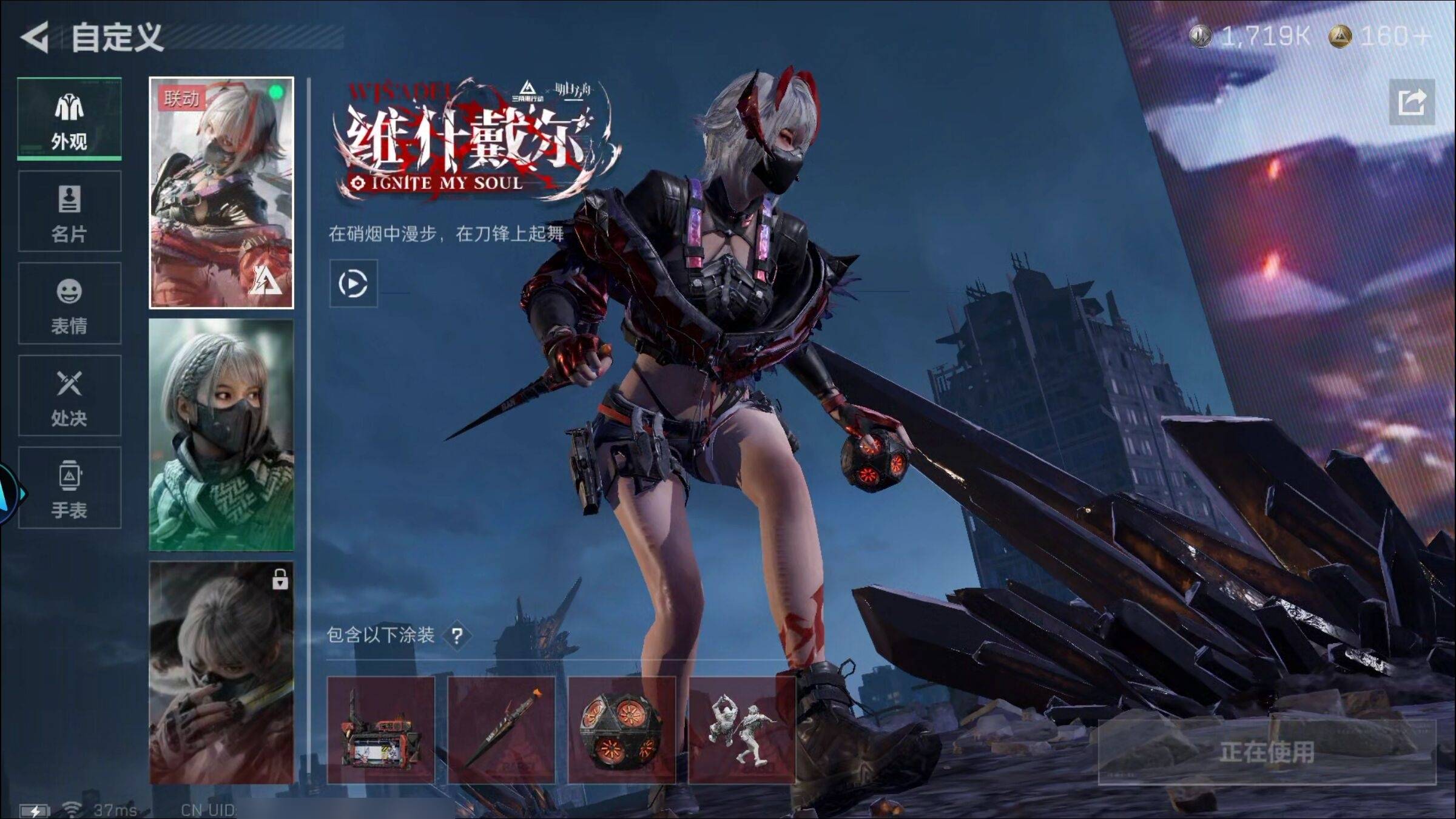Image resolution: width=1456 pixels, height=819 pixels.
Task: Open the 手表 watch tab
Action: coord(69,488)
